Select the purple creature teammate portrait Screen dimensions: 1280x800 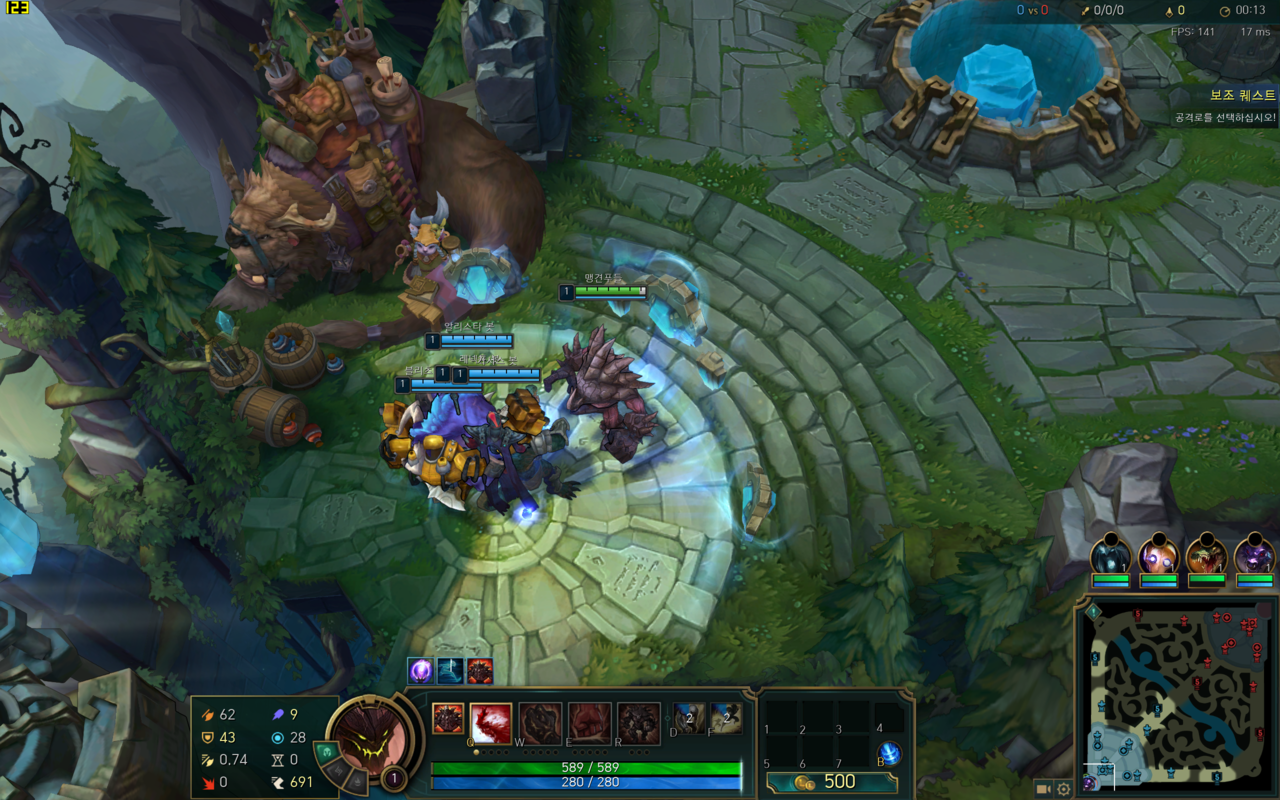coord(1254,555)
